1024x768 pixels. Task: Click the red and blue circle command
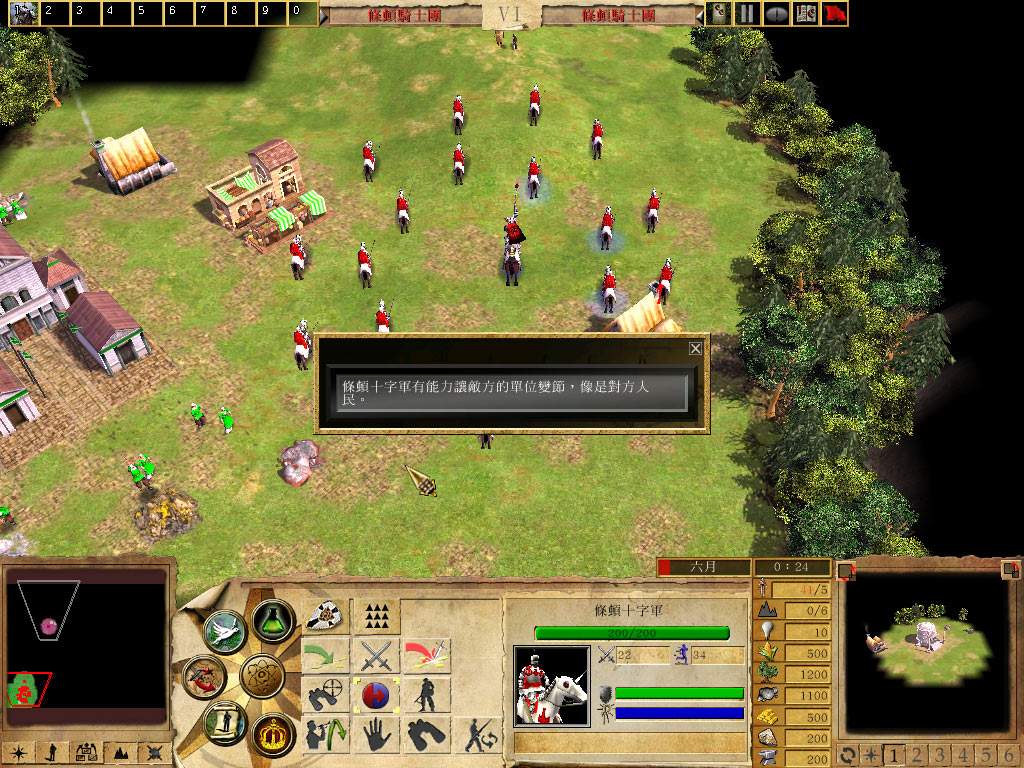(376, 695)
